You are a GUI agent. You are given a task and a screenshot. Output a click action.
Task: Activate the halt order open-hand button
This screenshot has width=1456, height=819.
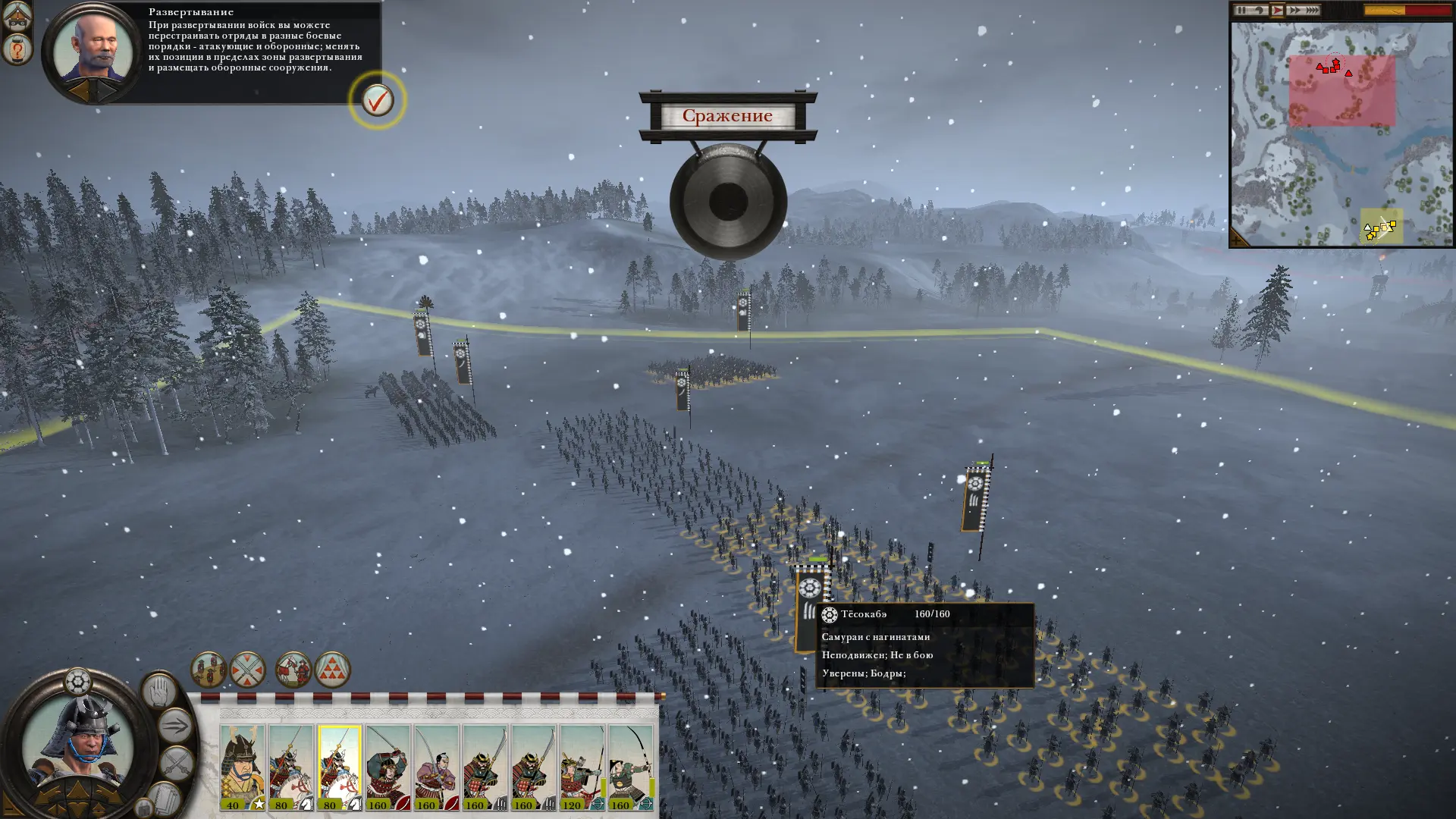159,691
